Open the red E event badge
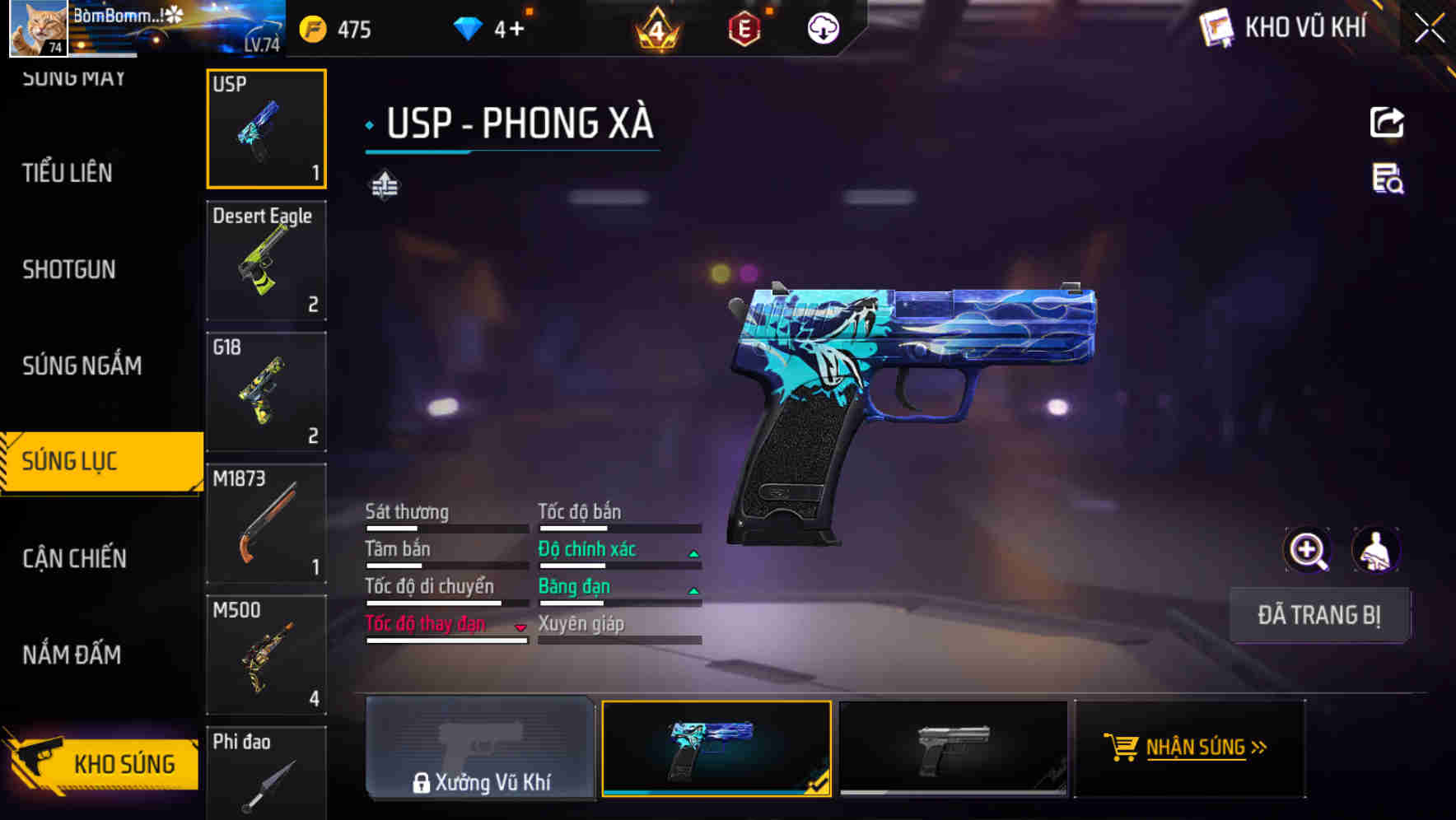This screenshot has width=1456, height=820. click(x=743, y=27)
